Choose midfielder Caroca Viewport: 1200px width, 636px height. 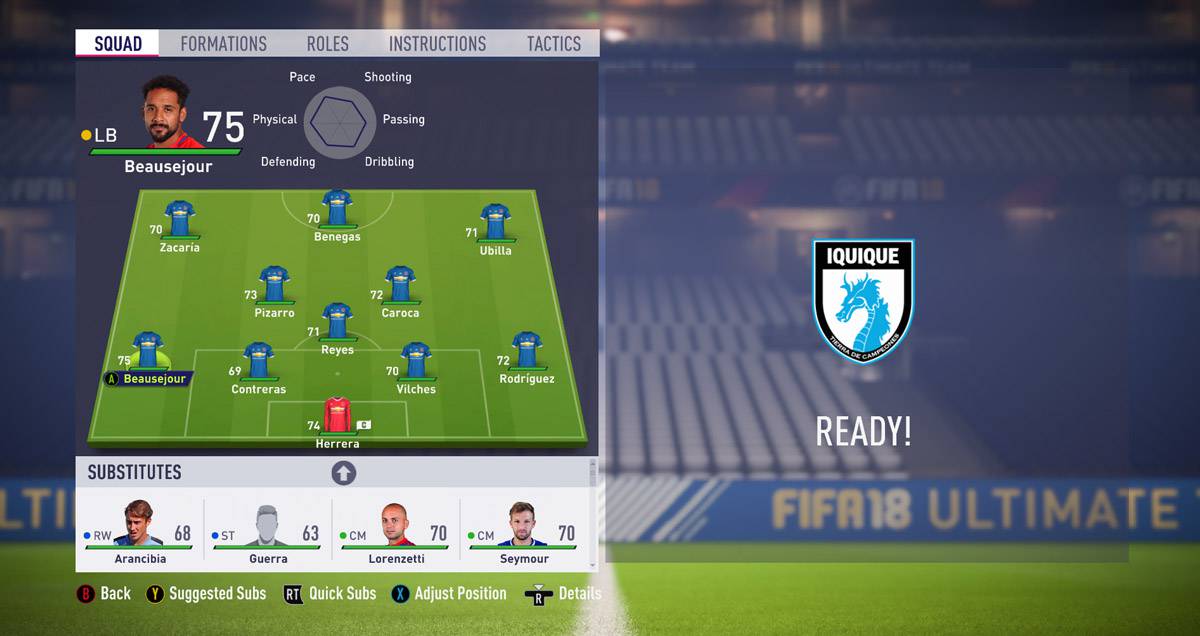[400, 285]
